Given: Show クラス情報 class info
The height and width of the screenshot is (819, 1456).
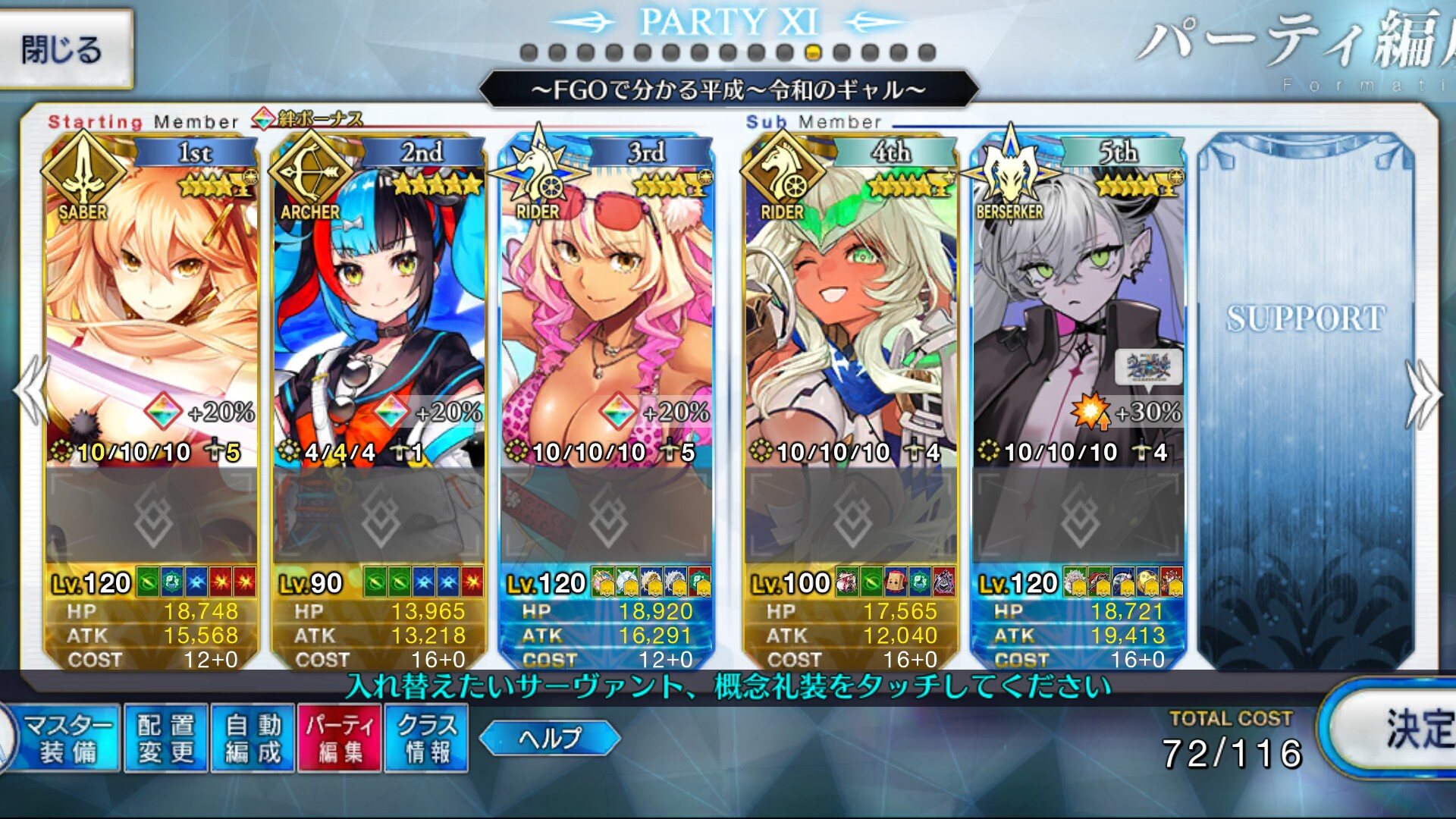Looking at the screenshot, I should point(427,739).
